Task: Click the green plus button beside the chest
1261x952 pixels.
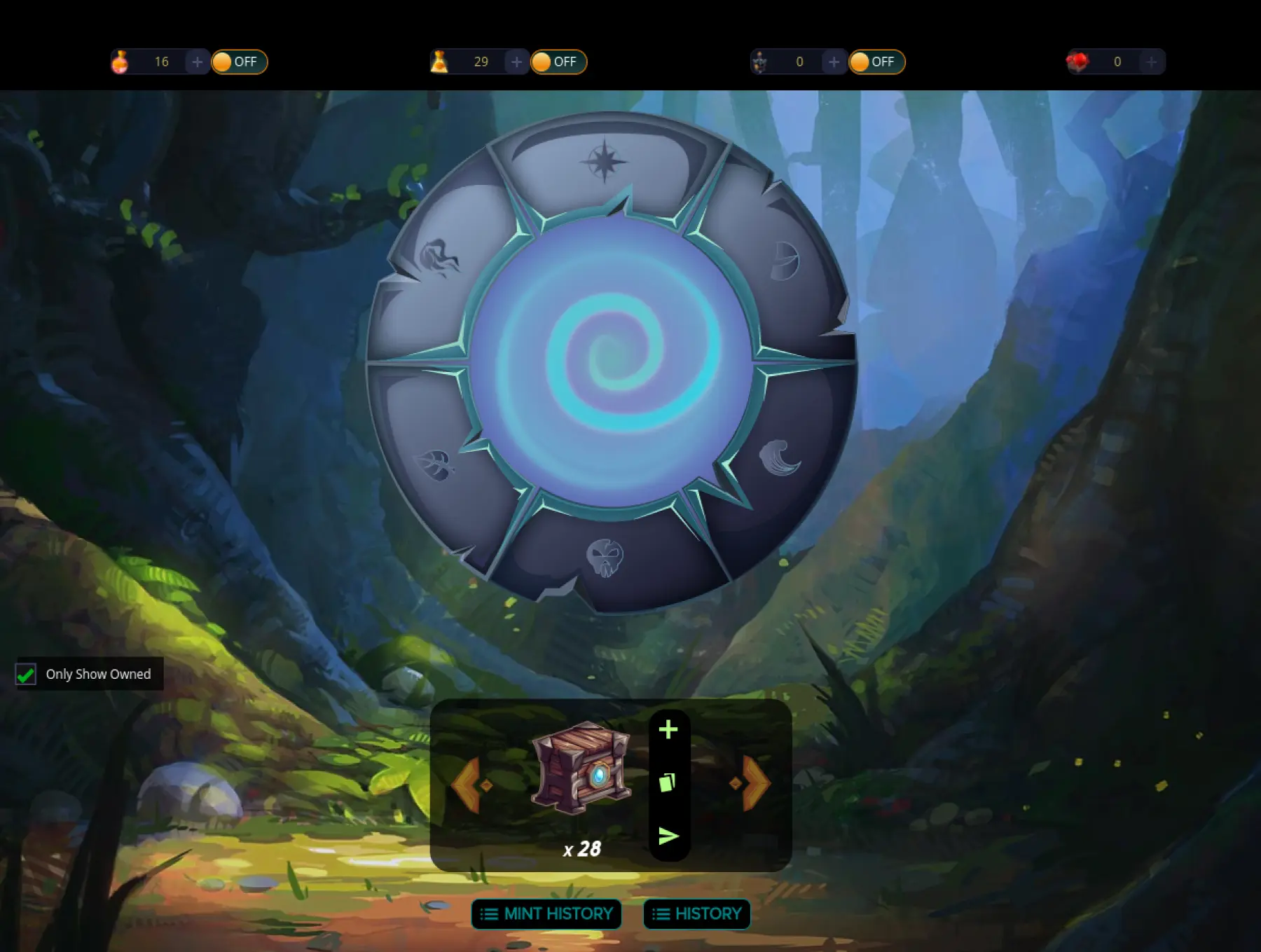Action: point(668,730)
